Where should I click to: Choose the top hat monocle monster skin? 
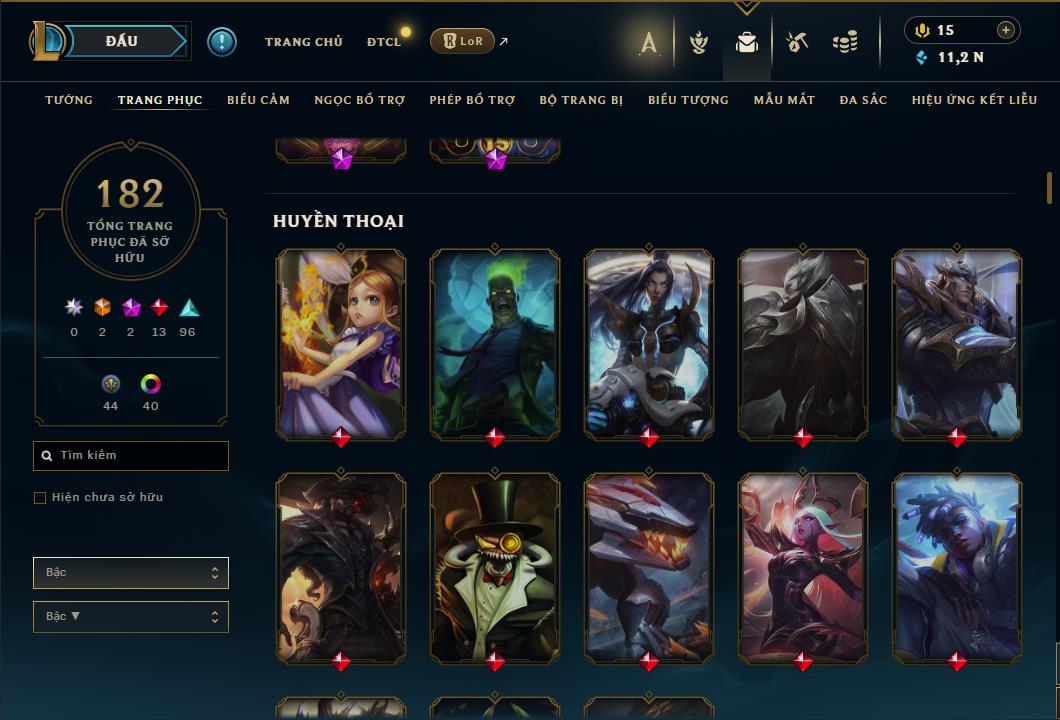[x=495, y=567]
